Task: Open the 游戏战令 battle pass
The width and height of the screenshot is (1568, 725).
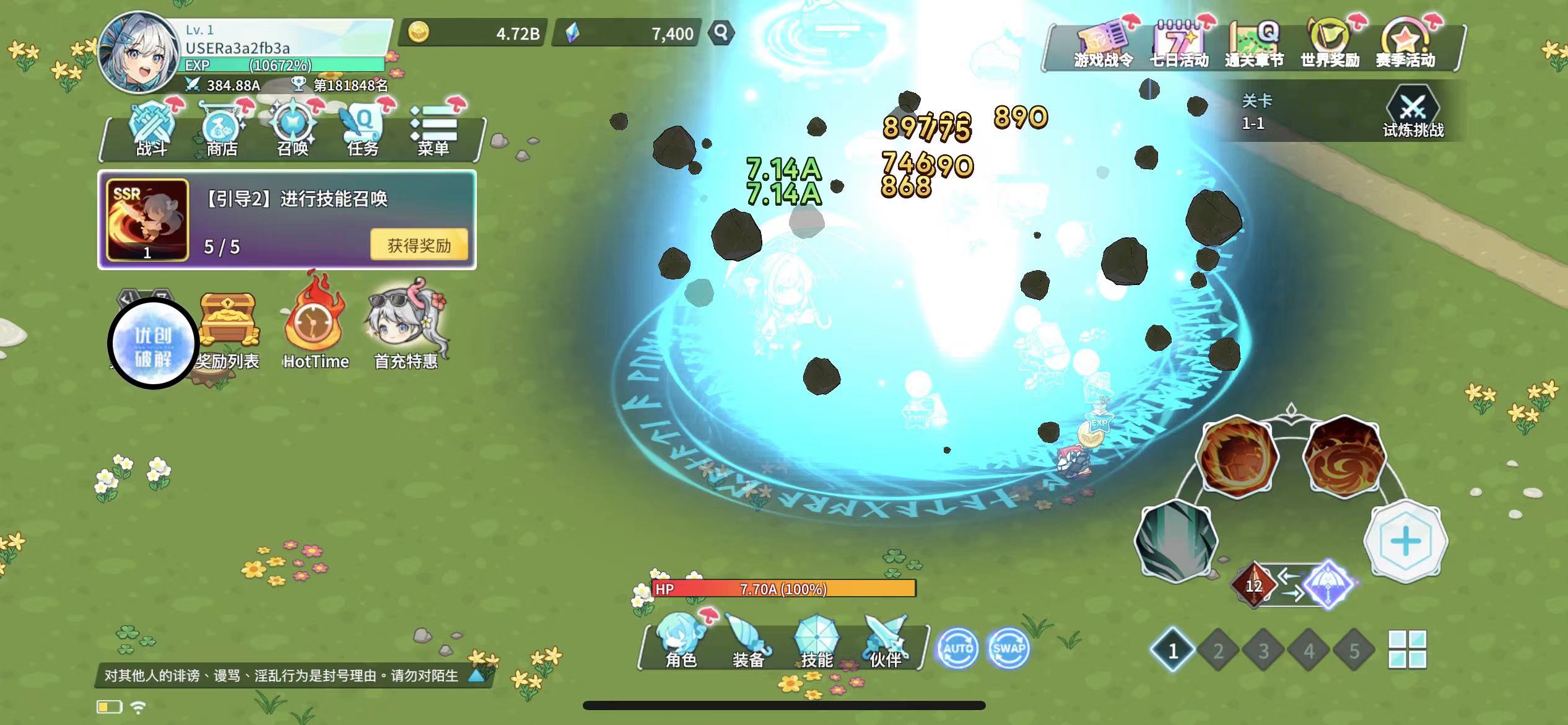Action: (1103, 45)
